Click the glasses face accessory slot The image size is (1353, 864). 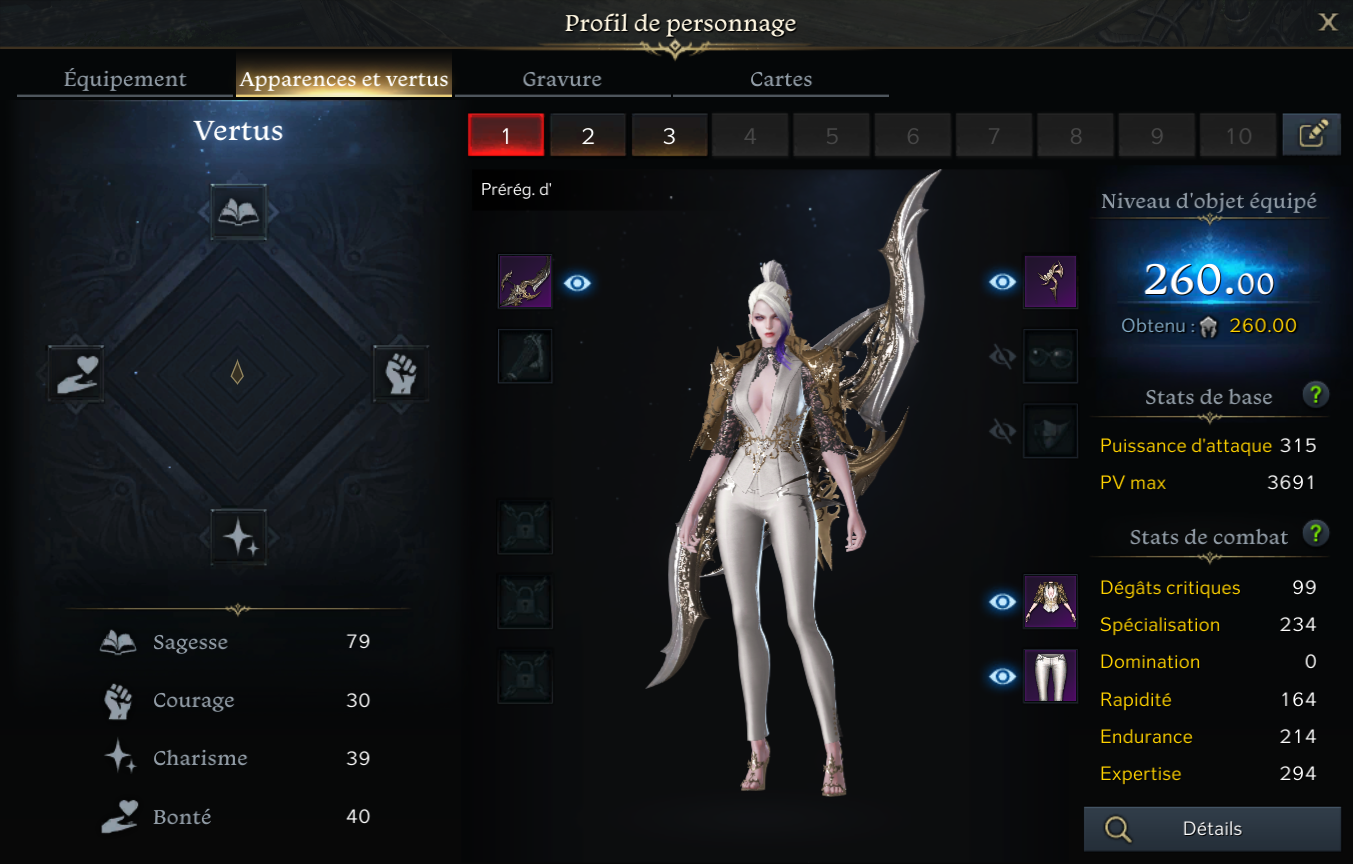click(1050, 356)
